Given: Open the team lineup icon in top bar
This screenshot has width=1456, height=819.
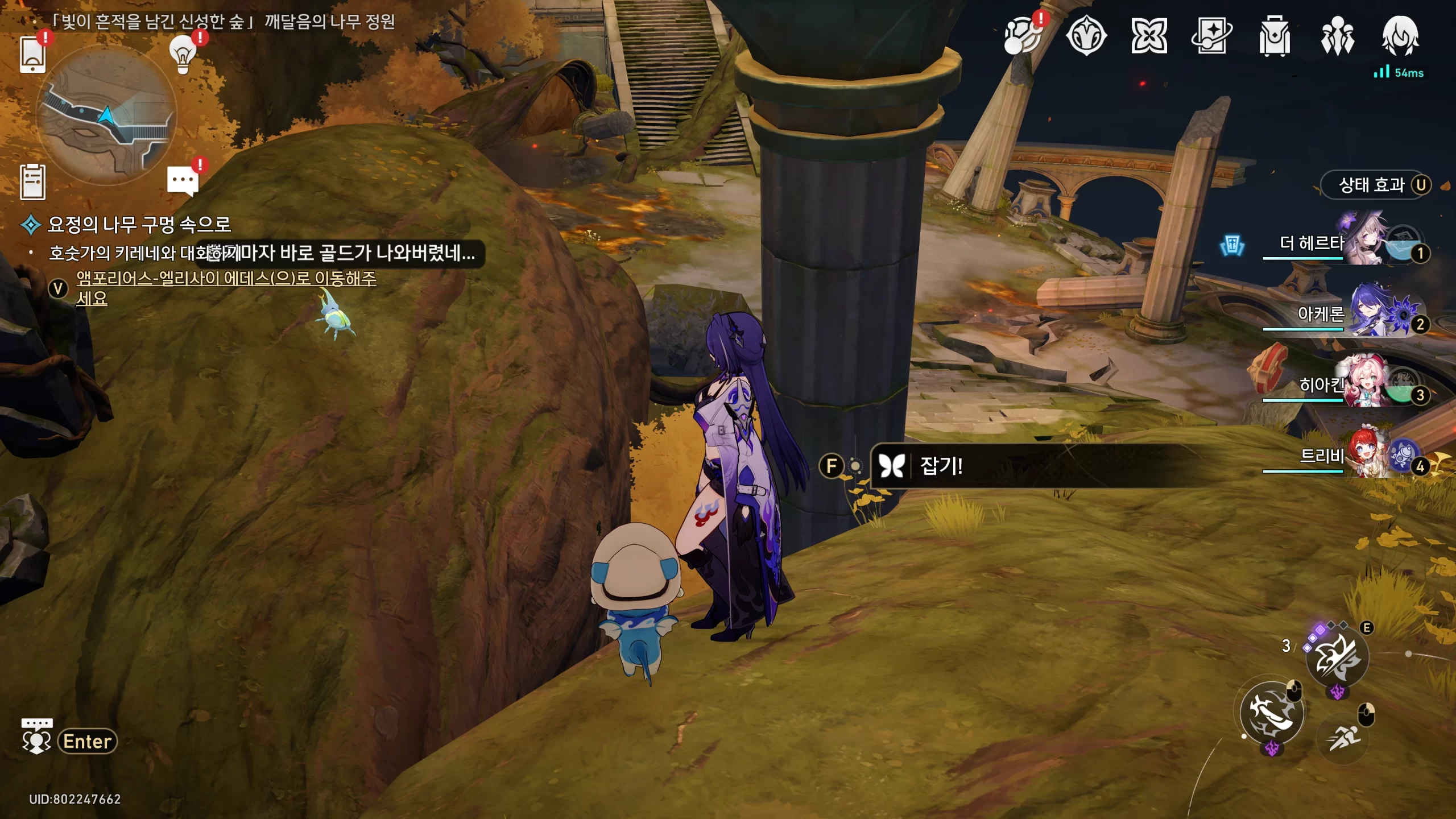Looking at the screenshot, I should [x=1337, y=36].
